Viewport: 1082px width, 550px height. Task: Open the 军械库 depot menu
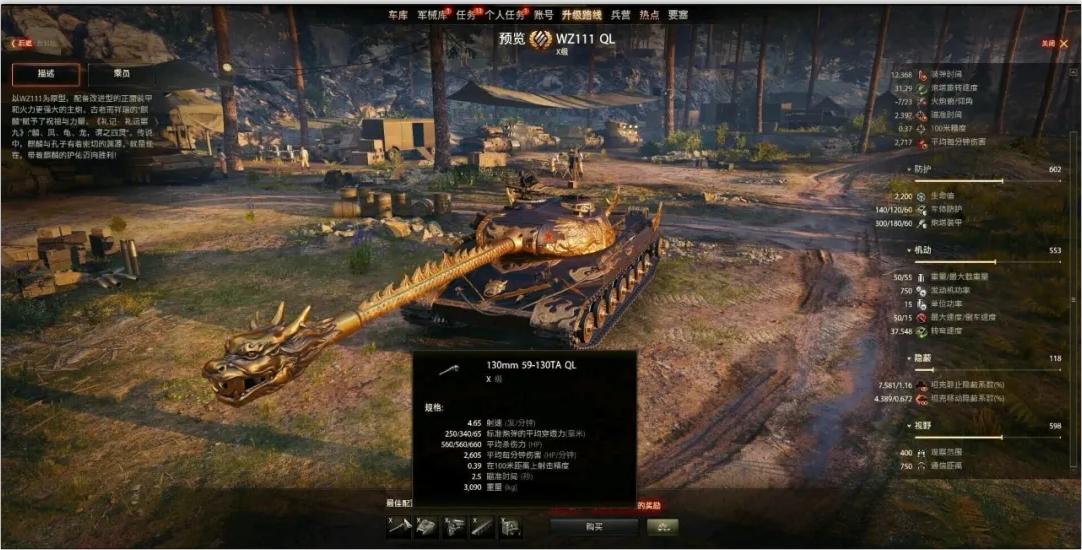point(432,15)
